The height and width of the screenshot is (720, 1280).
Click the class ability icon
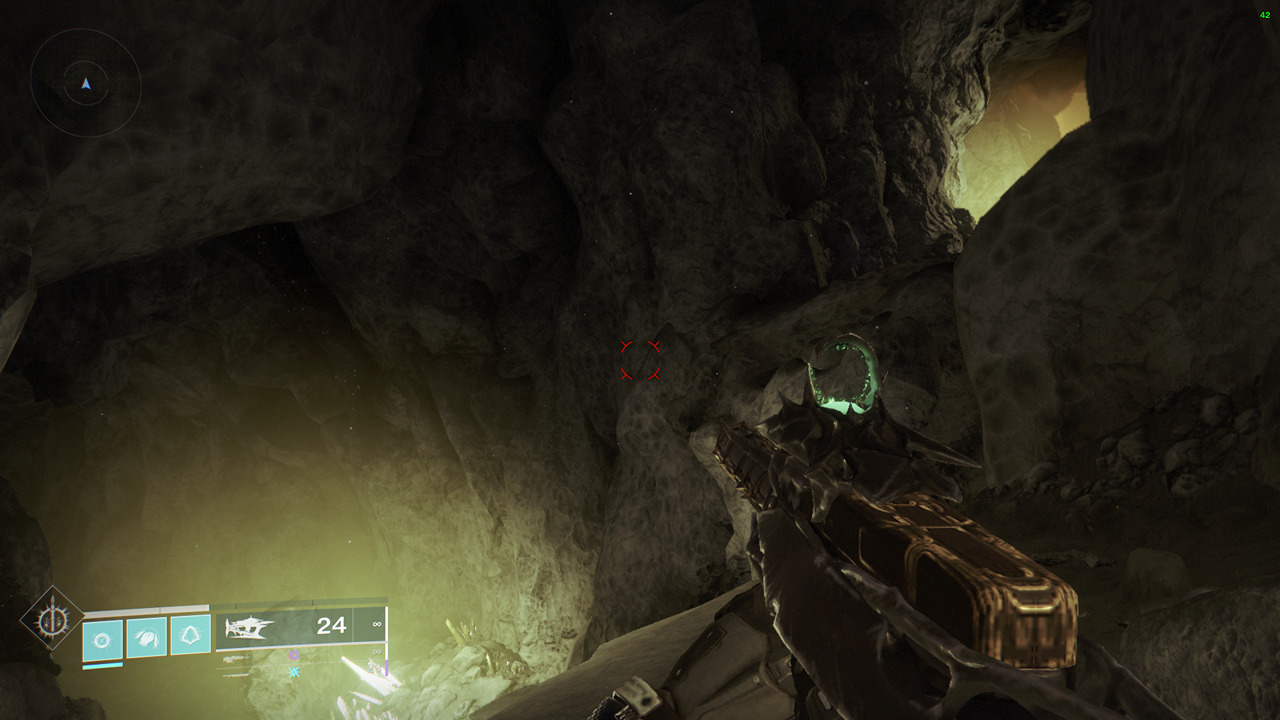[x=188, y=635]
